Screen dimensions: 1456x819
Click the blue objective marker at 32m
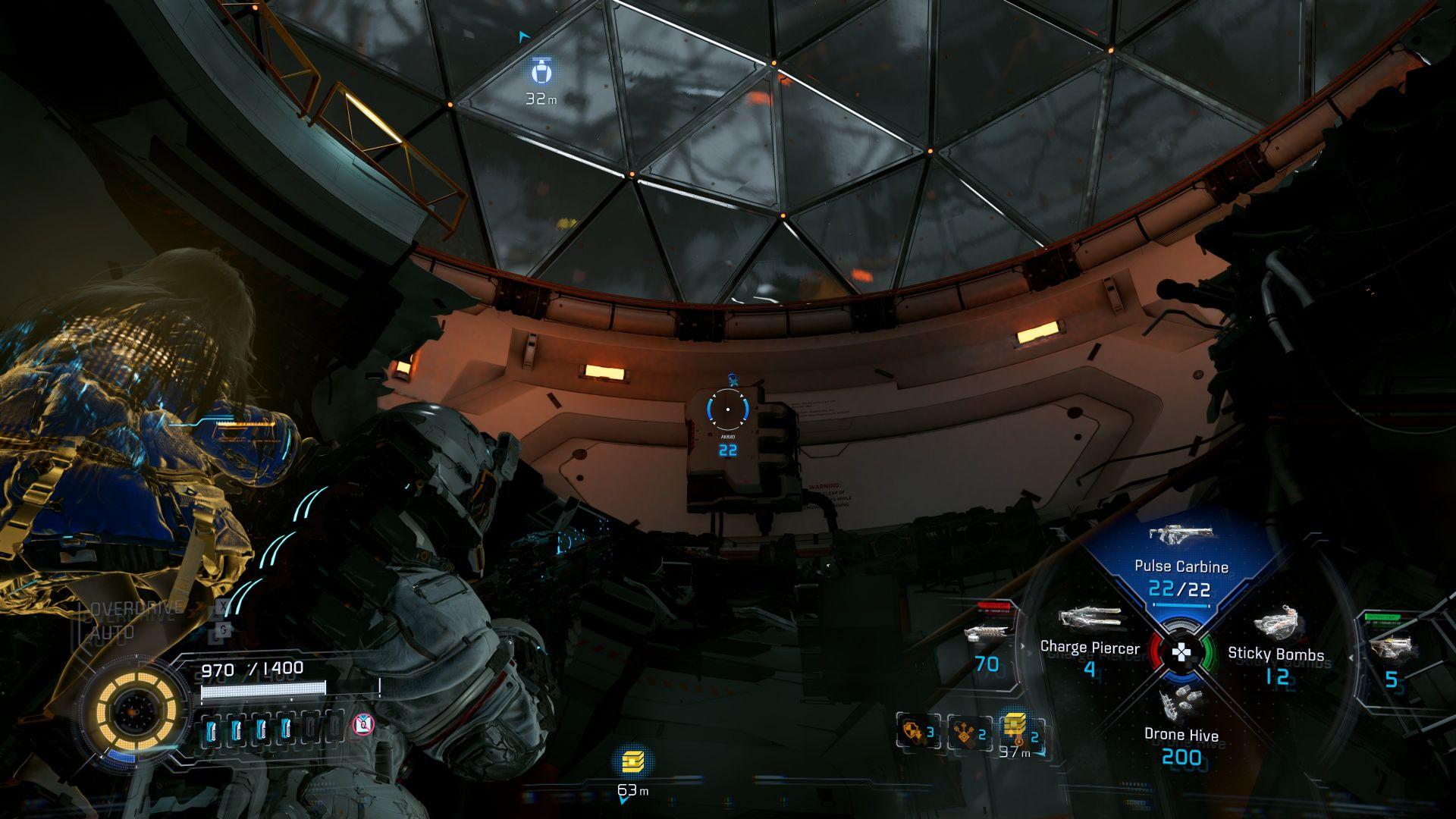[x=541, y=71]
